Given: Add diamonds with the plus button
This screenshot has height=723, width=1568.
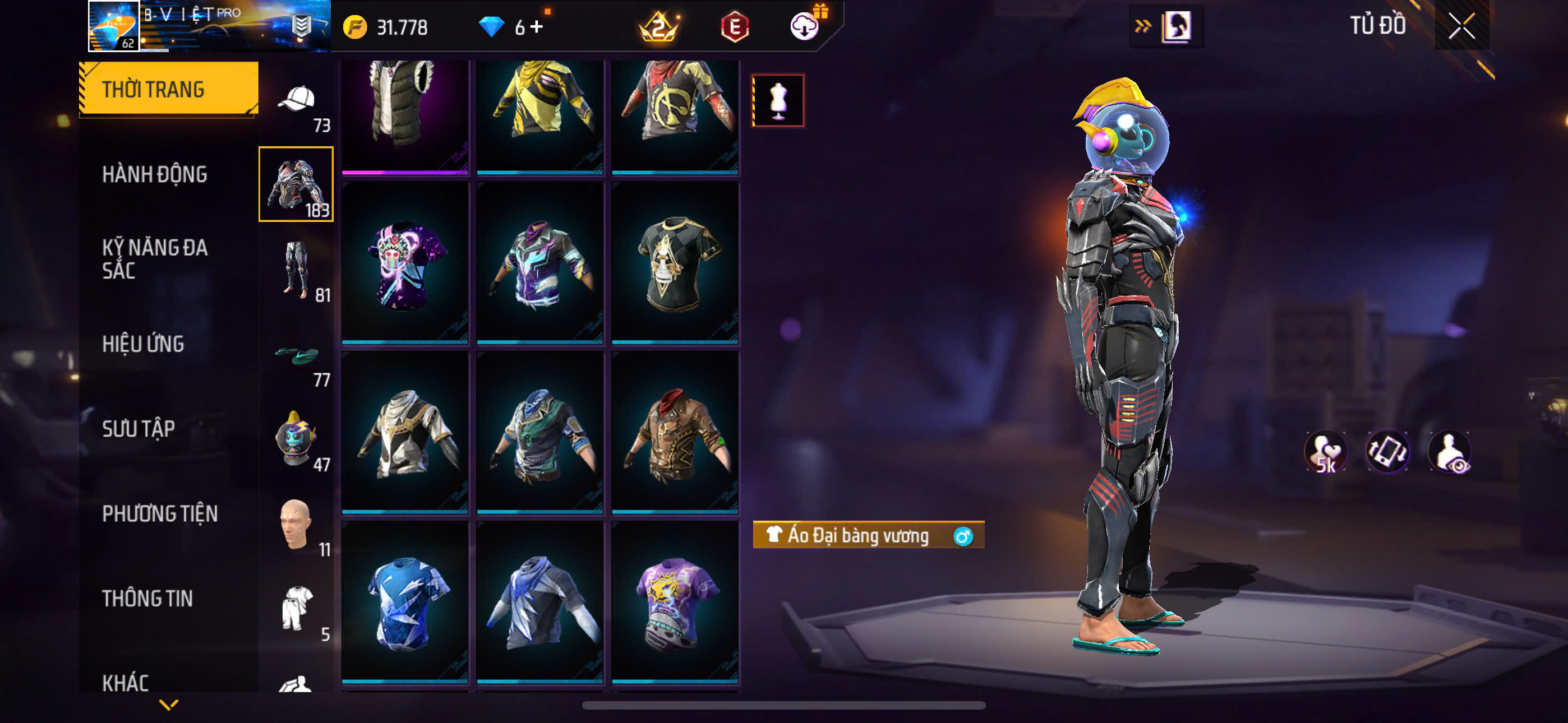Looking at the screenshot, I should [x=536, y=27].
